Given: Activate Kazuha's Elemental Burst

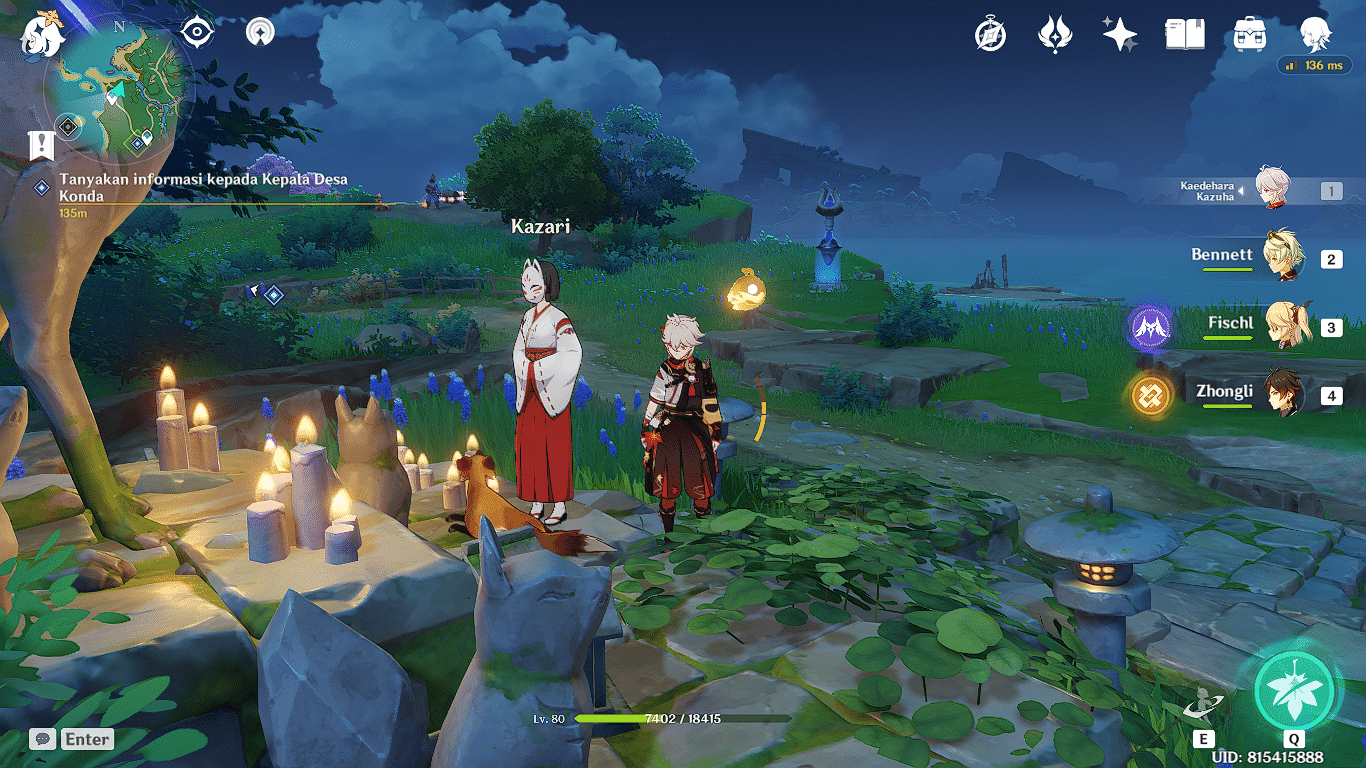Looking at the screenshot, I should tap(1294, 689).
